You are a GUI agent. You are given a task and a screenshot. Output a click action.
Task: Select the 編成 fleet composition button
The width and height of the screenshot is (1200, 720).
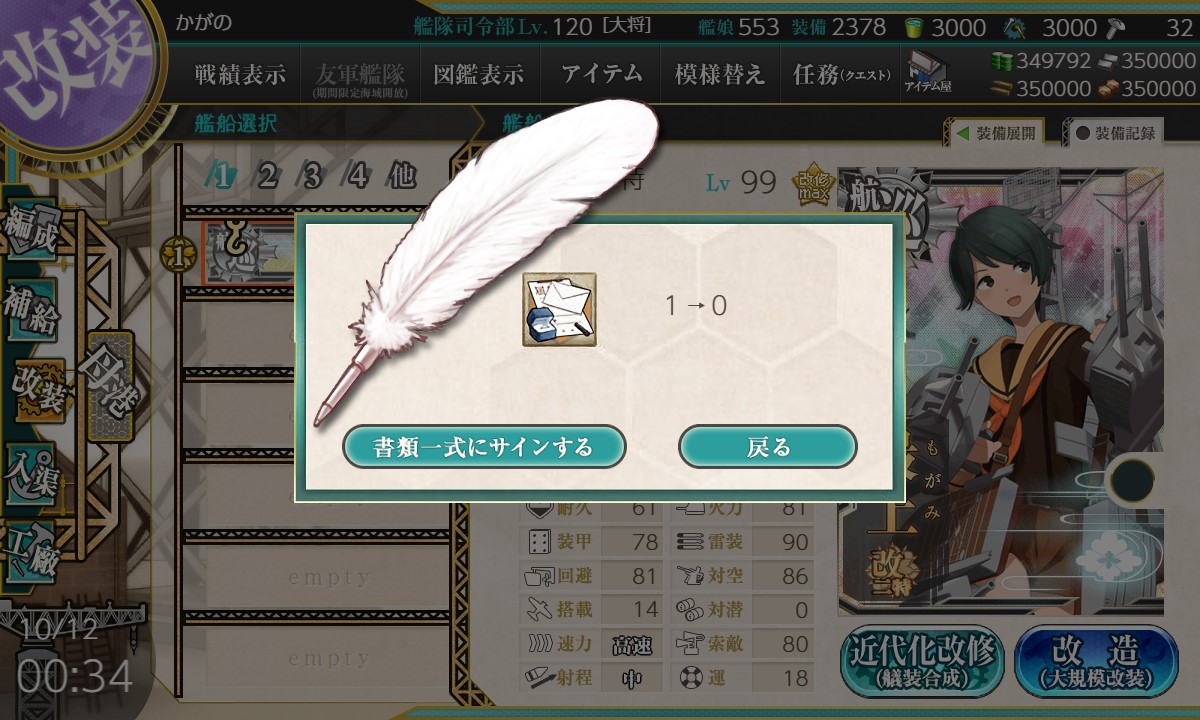(x=30, y=230)
